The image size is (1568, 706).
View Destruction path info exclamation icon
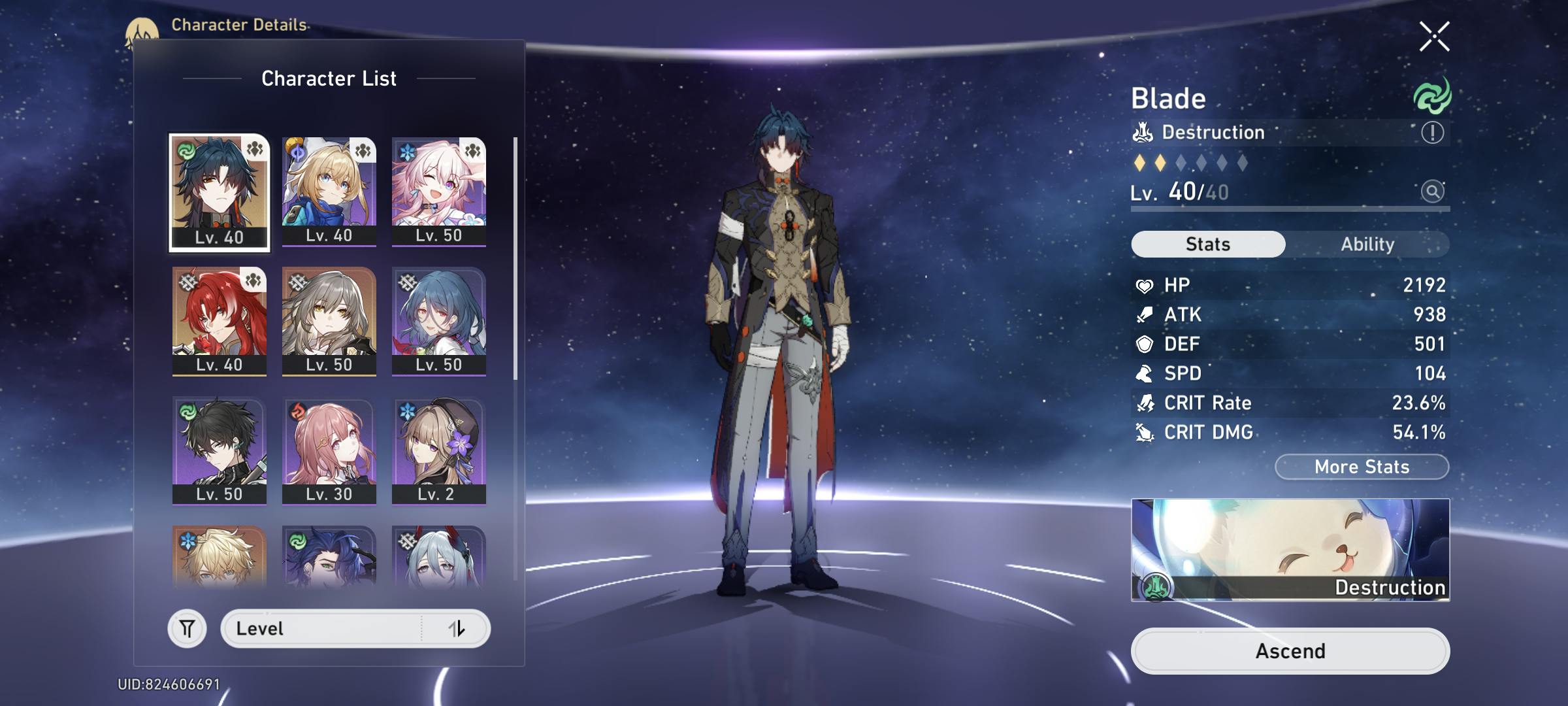(x=1432, y=133)
